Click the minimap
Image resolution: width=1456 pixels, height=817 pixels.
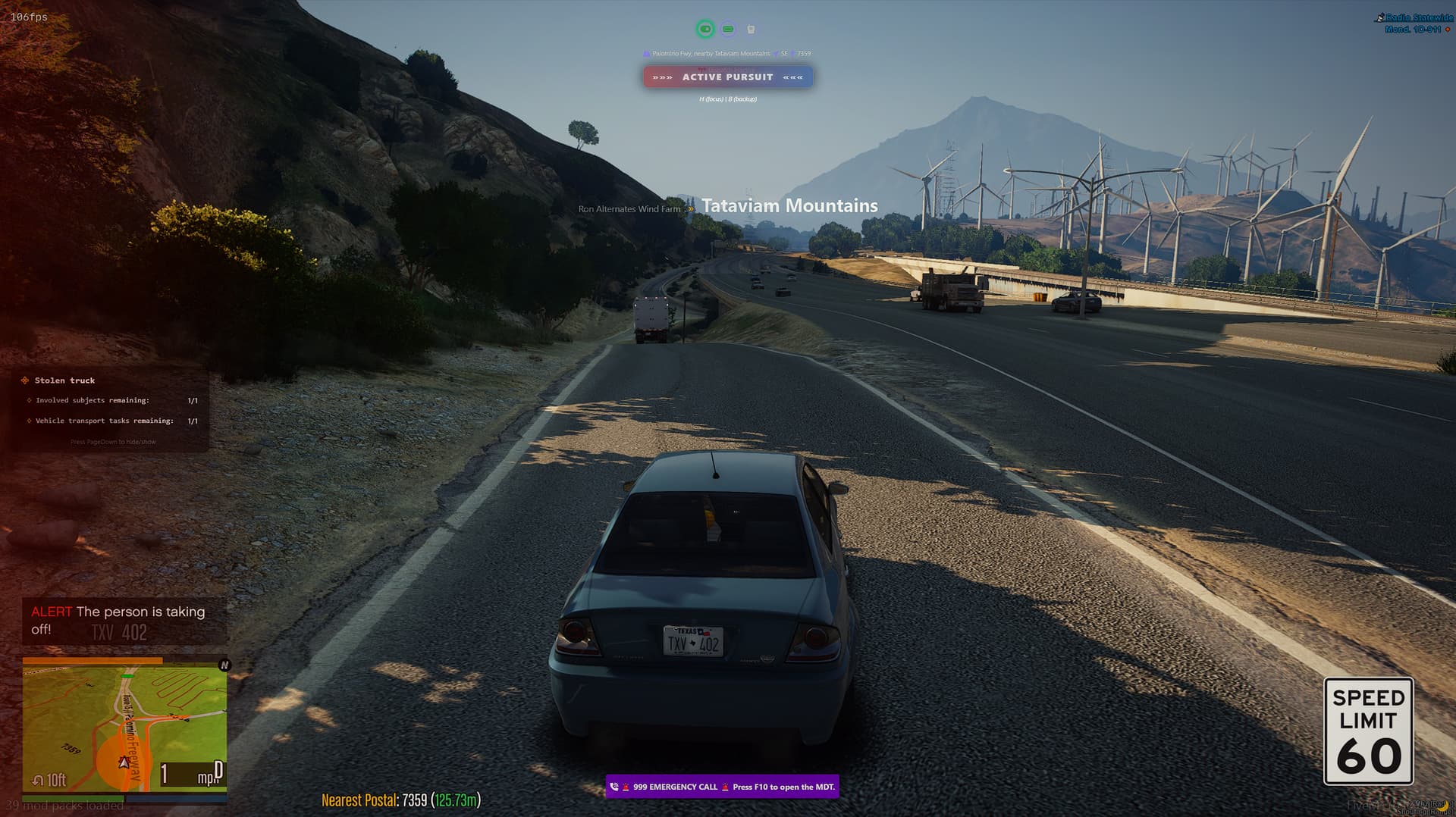(x=124, y=724)
